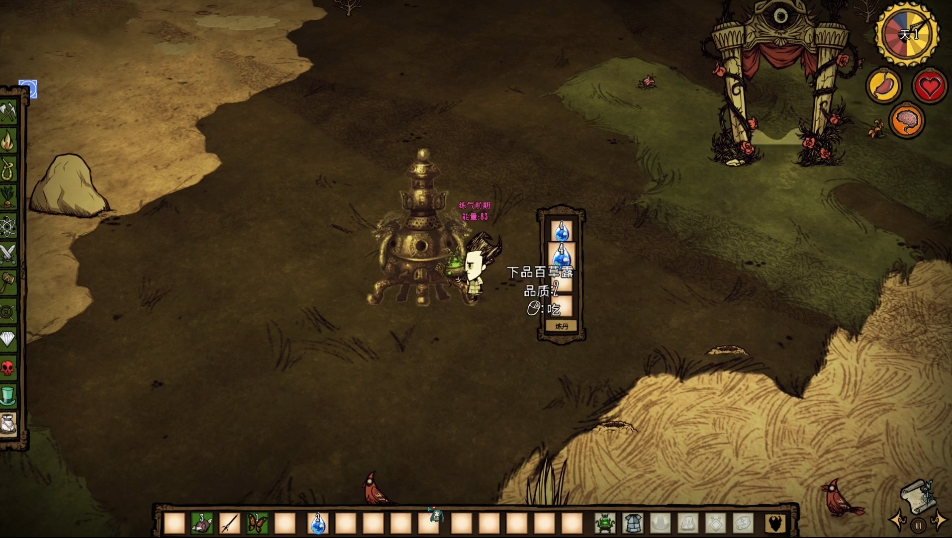Select the dark heart-shaped slot in the equipment bar
The image size is (952, 538).
point(773,523)
